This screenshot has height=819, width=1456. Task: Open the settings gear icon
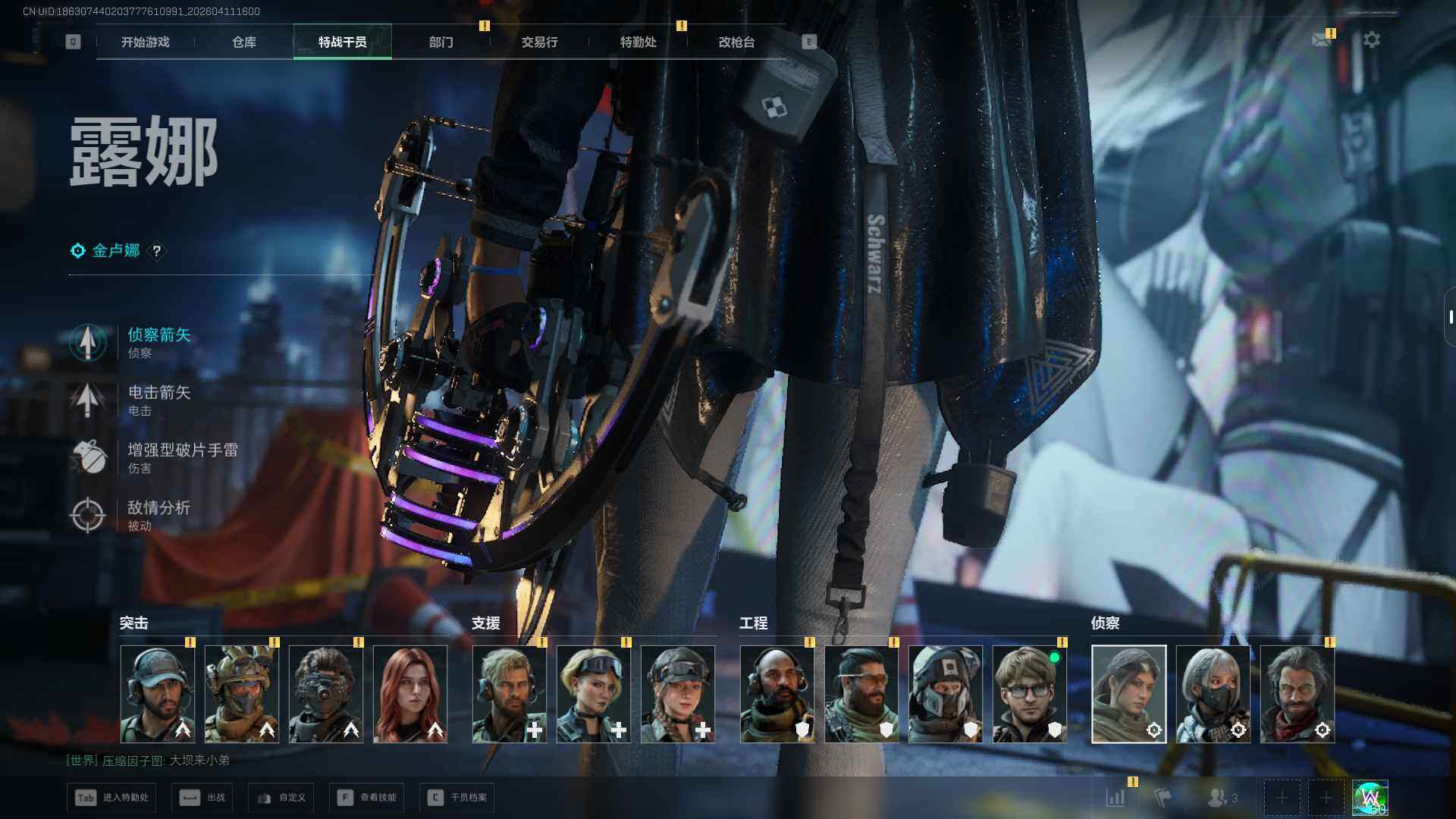coord(1371,39)
